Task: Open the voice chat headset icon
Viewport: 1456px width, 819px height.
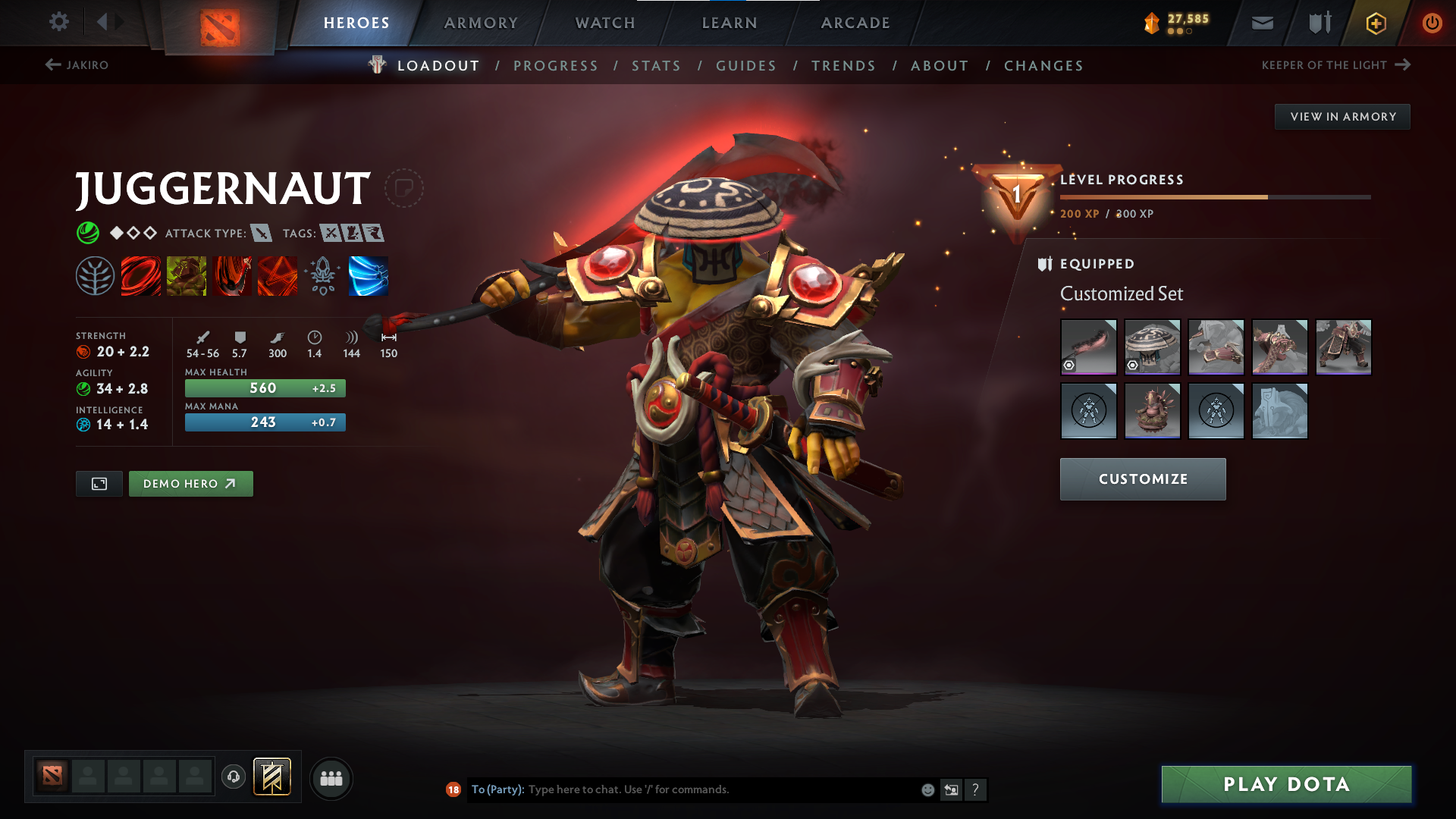Action: [x=233, y=778]
